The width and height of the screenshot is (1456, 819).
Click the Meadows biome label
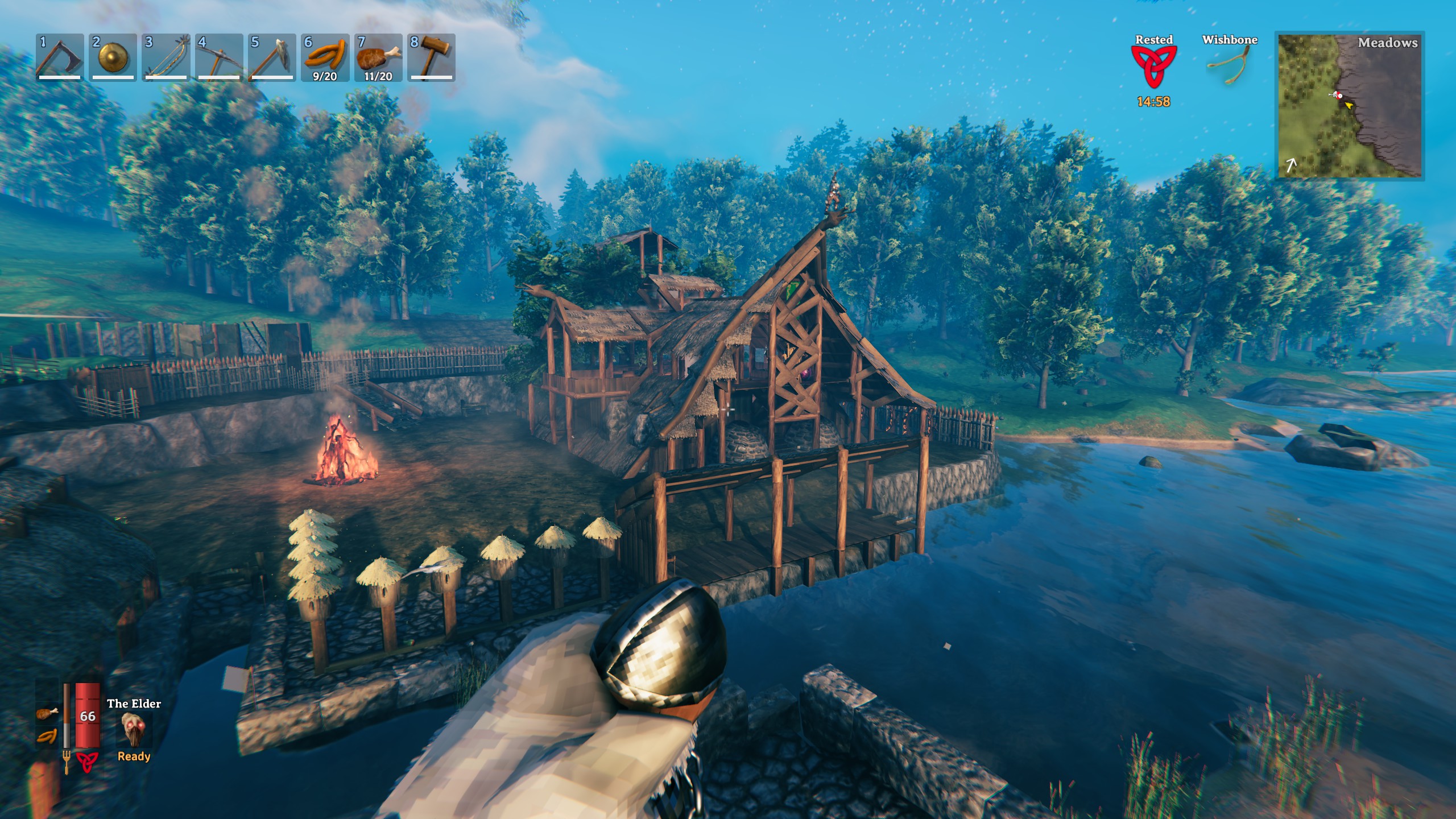pyautogui.click(x=1388, y=43)
